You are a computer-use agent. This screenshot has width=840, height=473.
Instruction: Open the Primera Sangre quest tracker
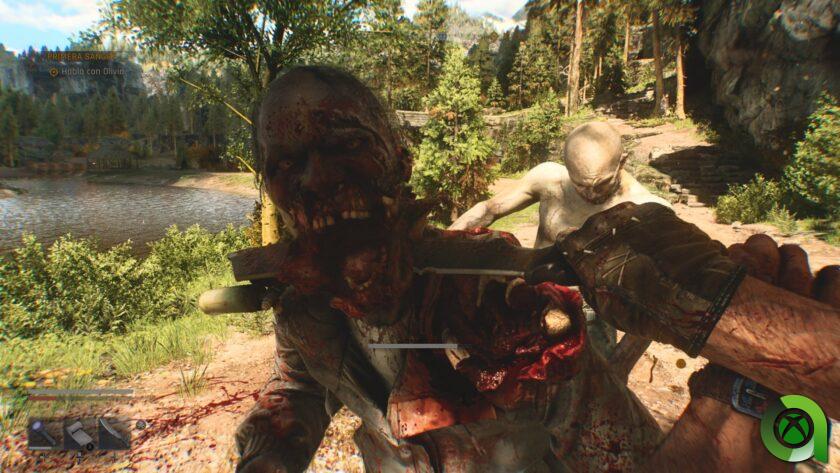85,57
